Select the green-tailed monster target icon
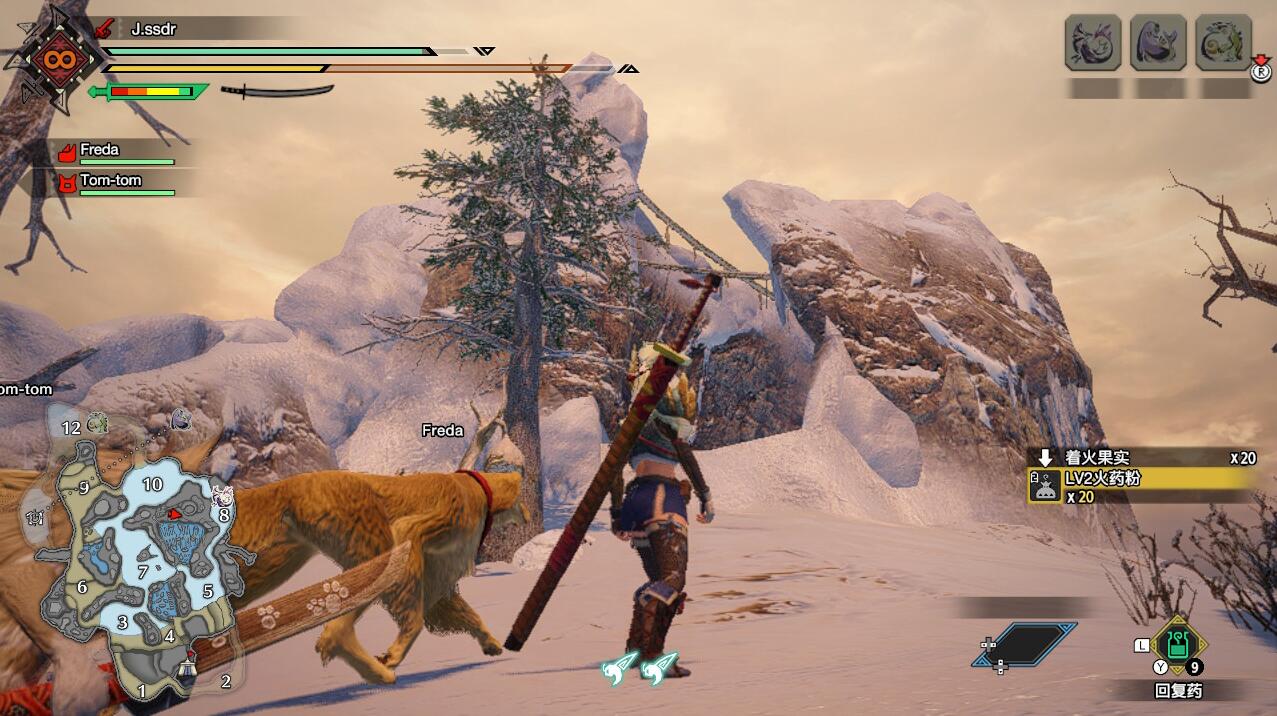 (x=1223, y=43)
